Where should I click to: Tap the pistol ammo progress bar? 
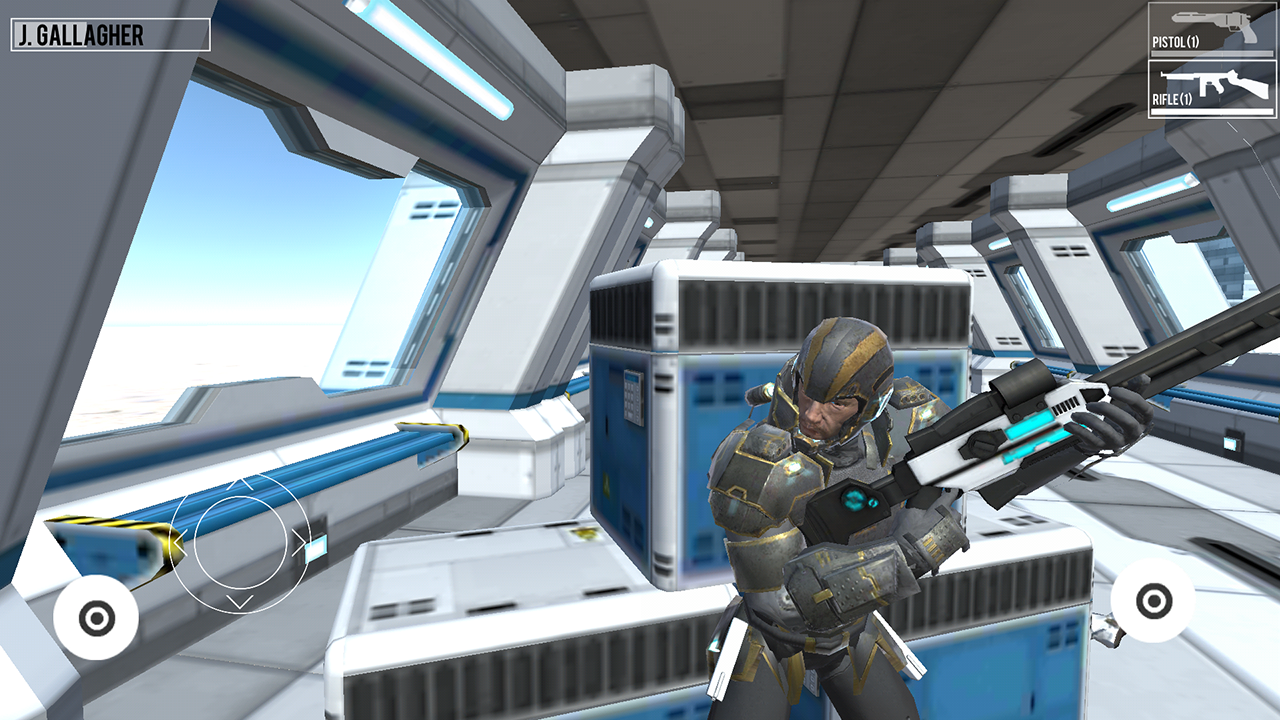click(x=1211, y=53)
